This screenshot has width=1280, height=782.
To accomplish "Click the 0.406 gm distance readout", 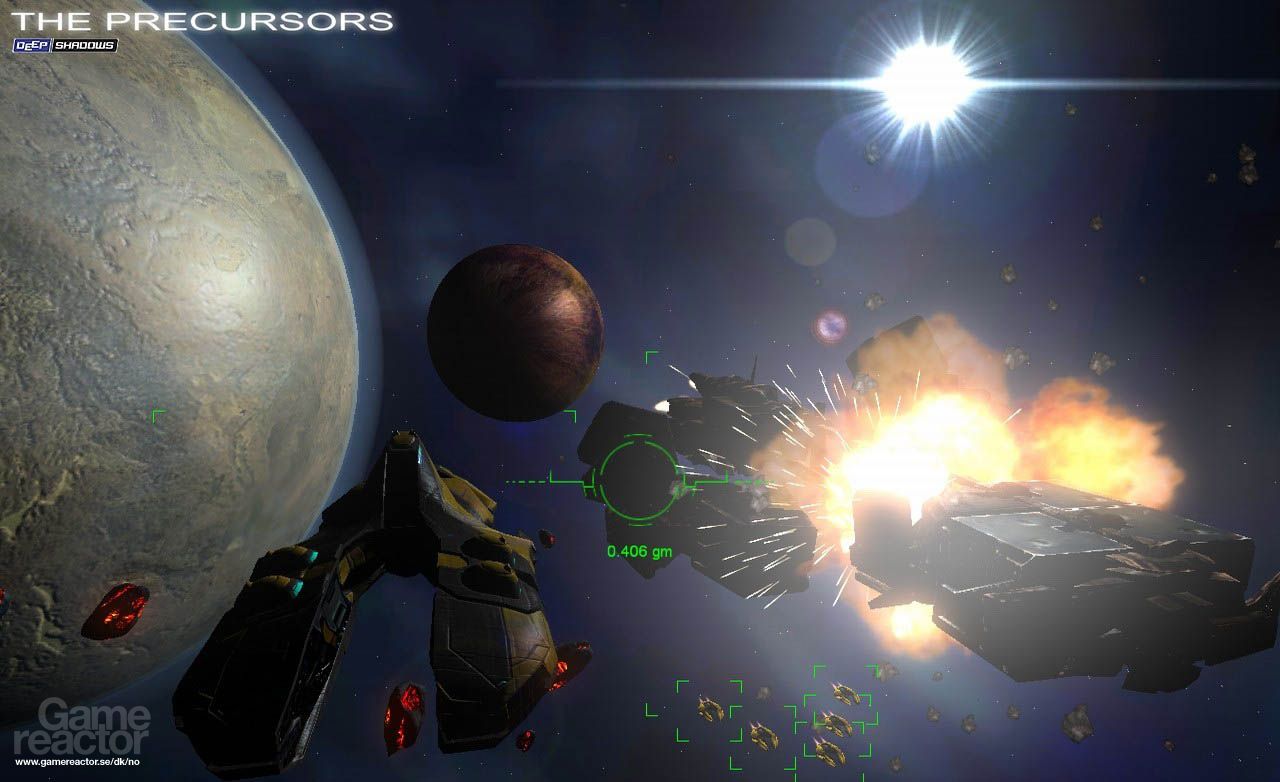I will [x=640, y=549].
